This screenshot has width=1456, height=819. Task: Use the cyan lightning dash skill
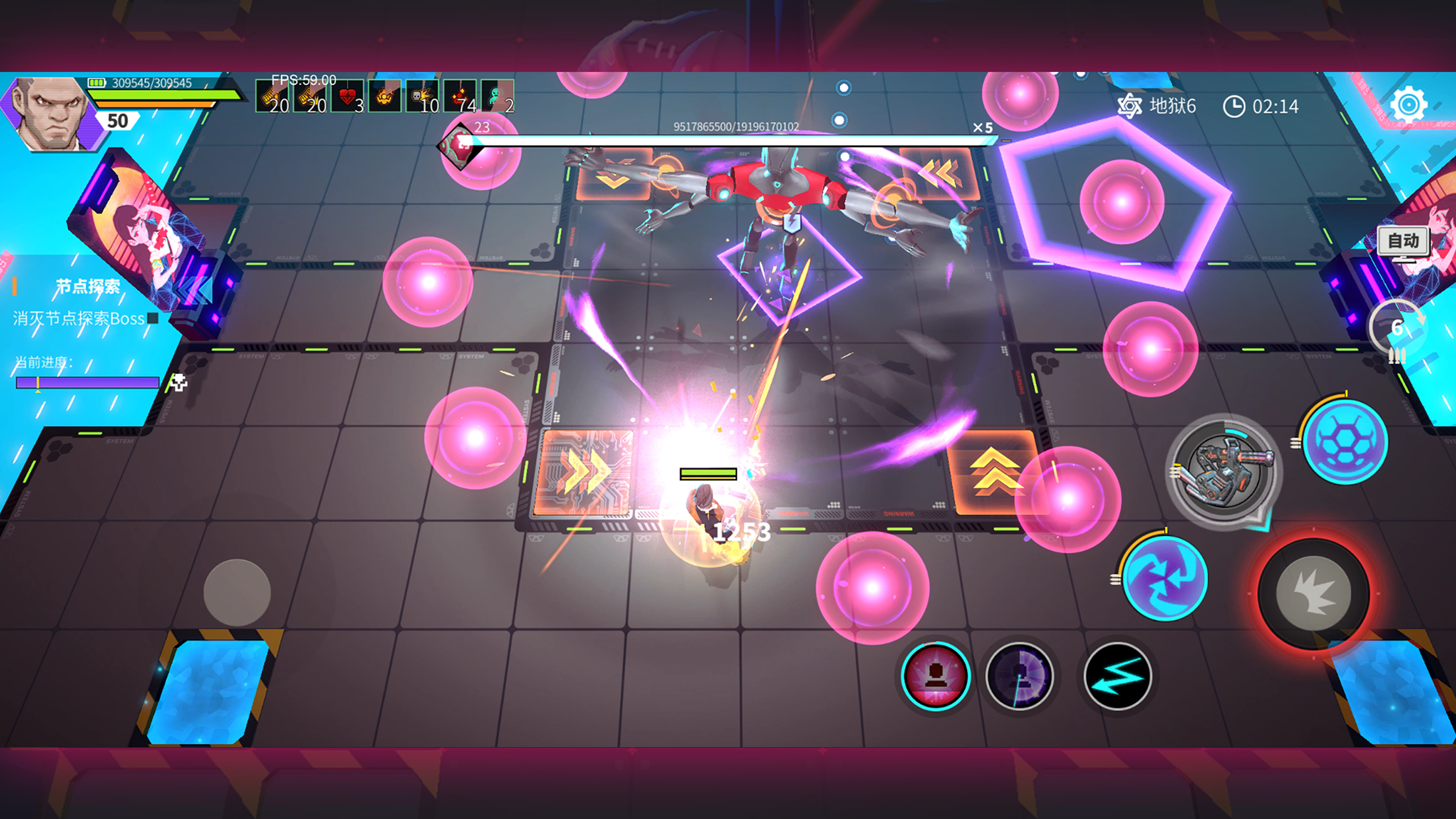(x=1117, y=677)
